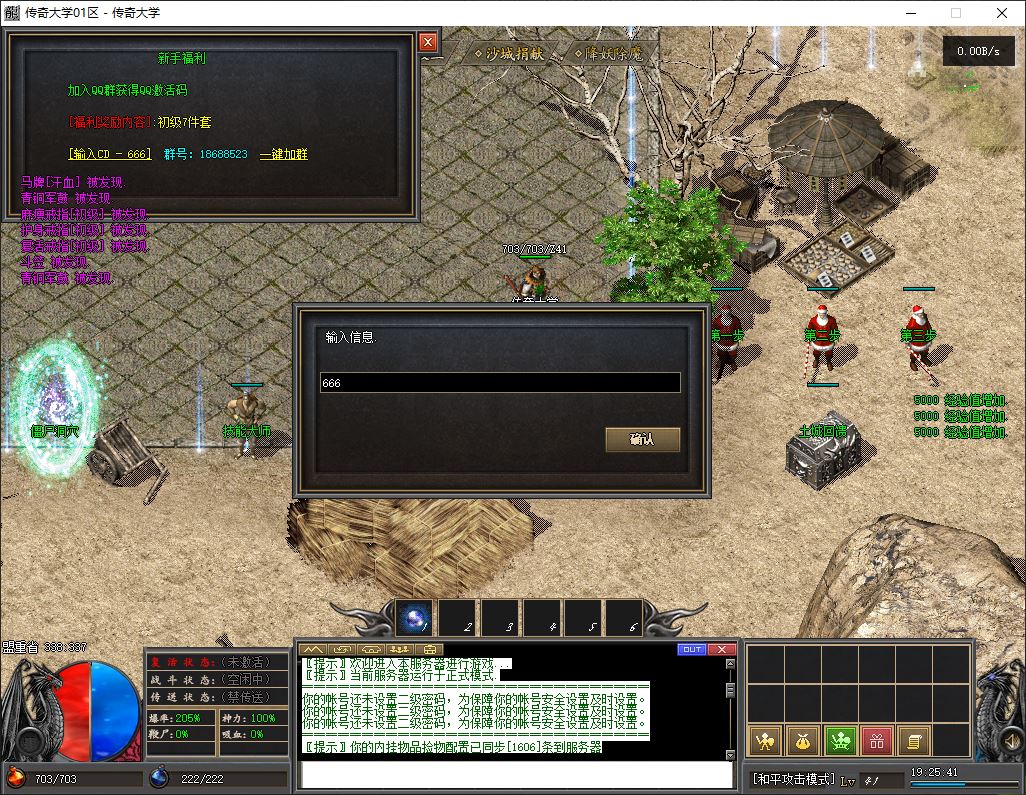Screen dimensions: 1026x795
Task: Confirm the input with the 确认 button
Action: 642,440
